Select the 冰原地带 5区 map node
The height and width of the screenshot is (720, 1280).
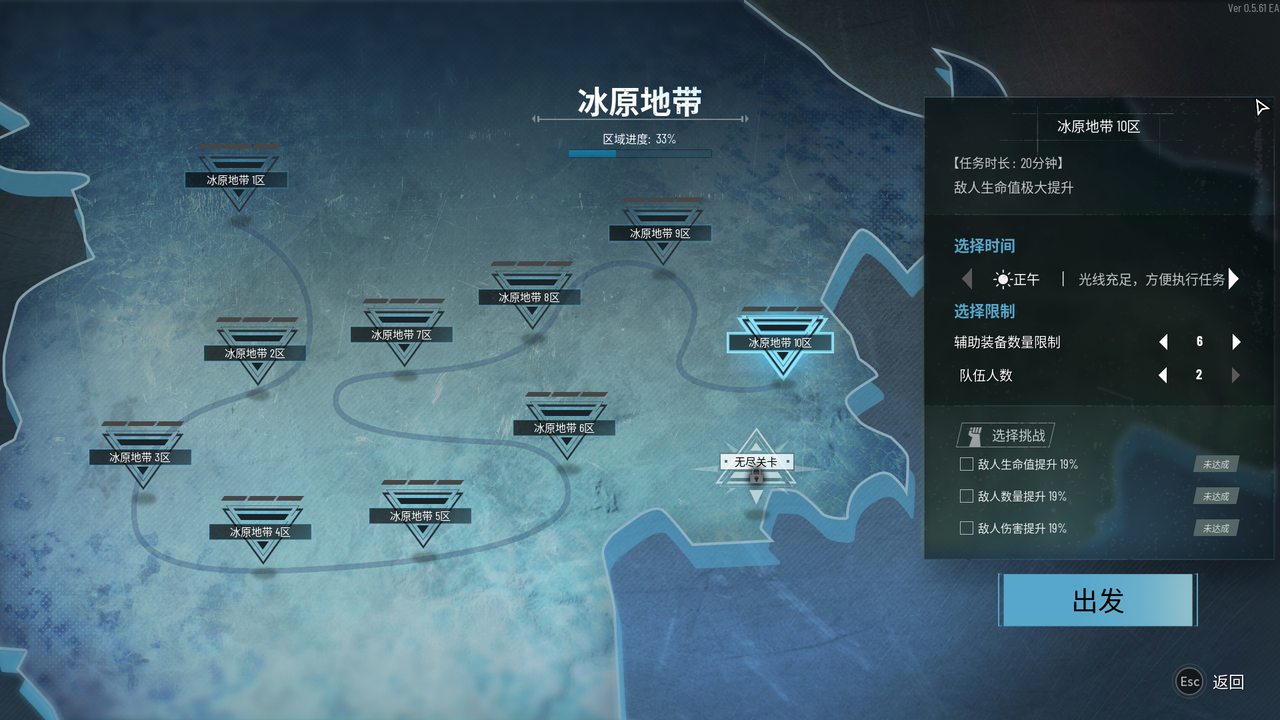coord(420,516)
